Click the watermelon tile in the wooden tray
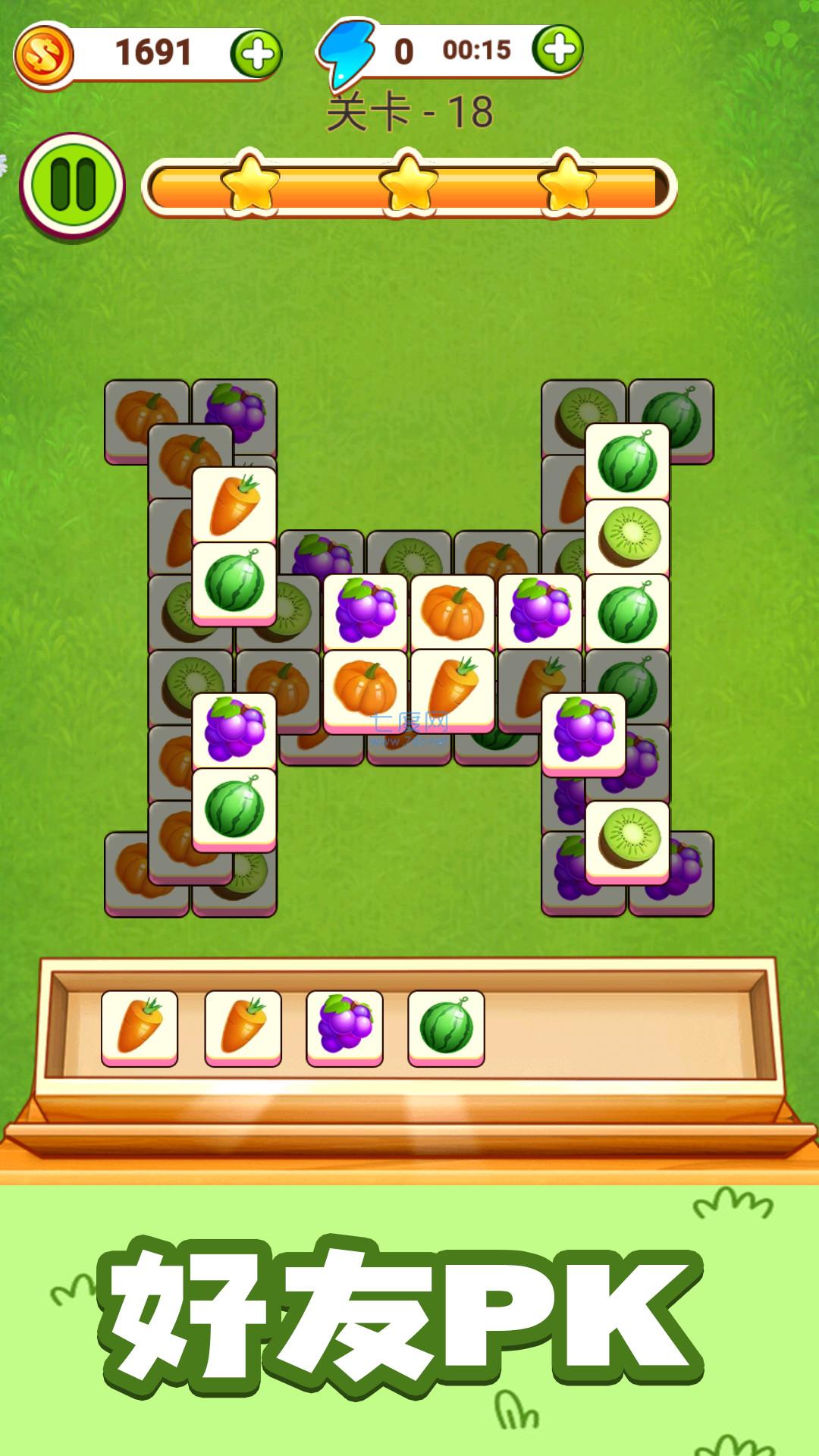Viewport: 819px width, 1456px height. click(x=446, y=1026)
